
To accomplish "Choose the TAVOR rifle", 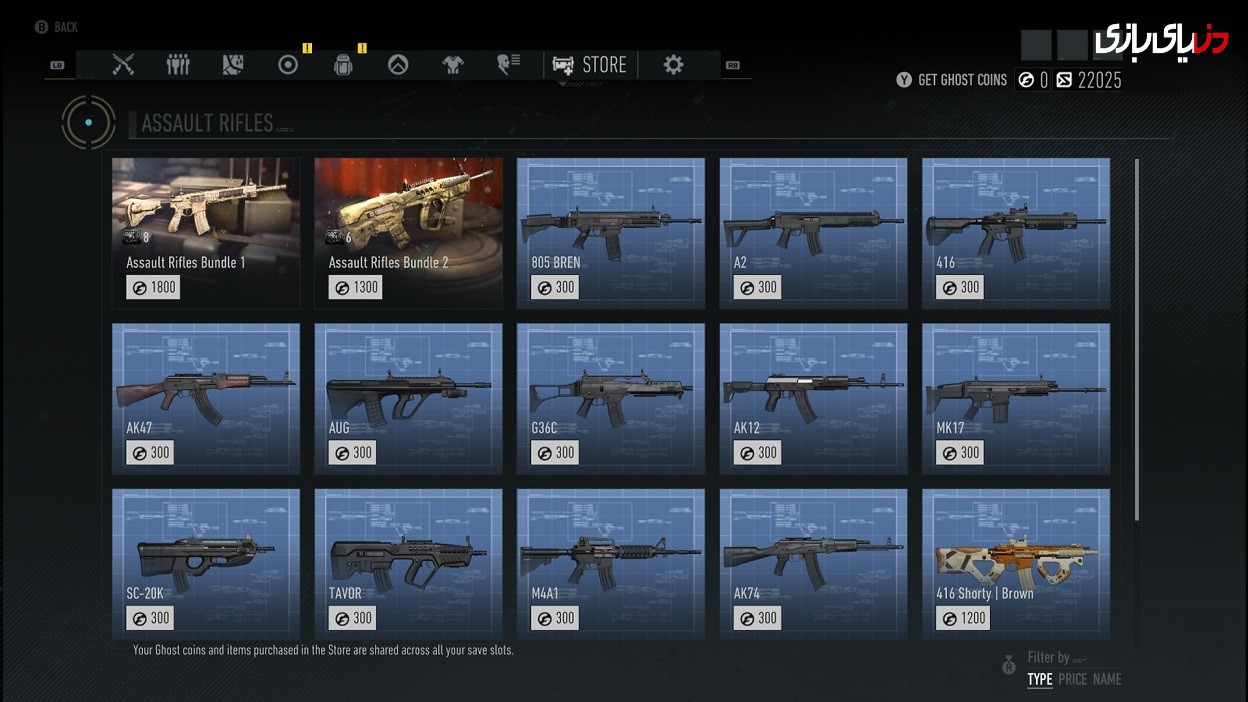I will click(408, 563).
